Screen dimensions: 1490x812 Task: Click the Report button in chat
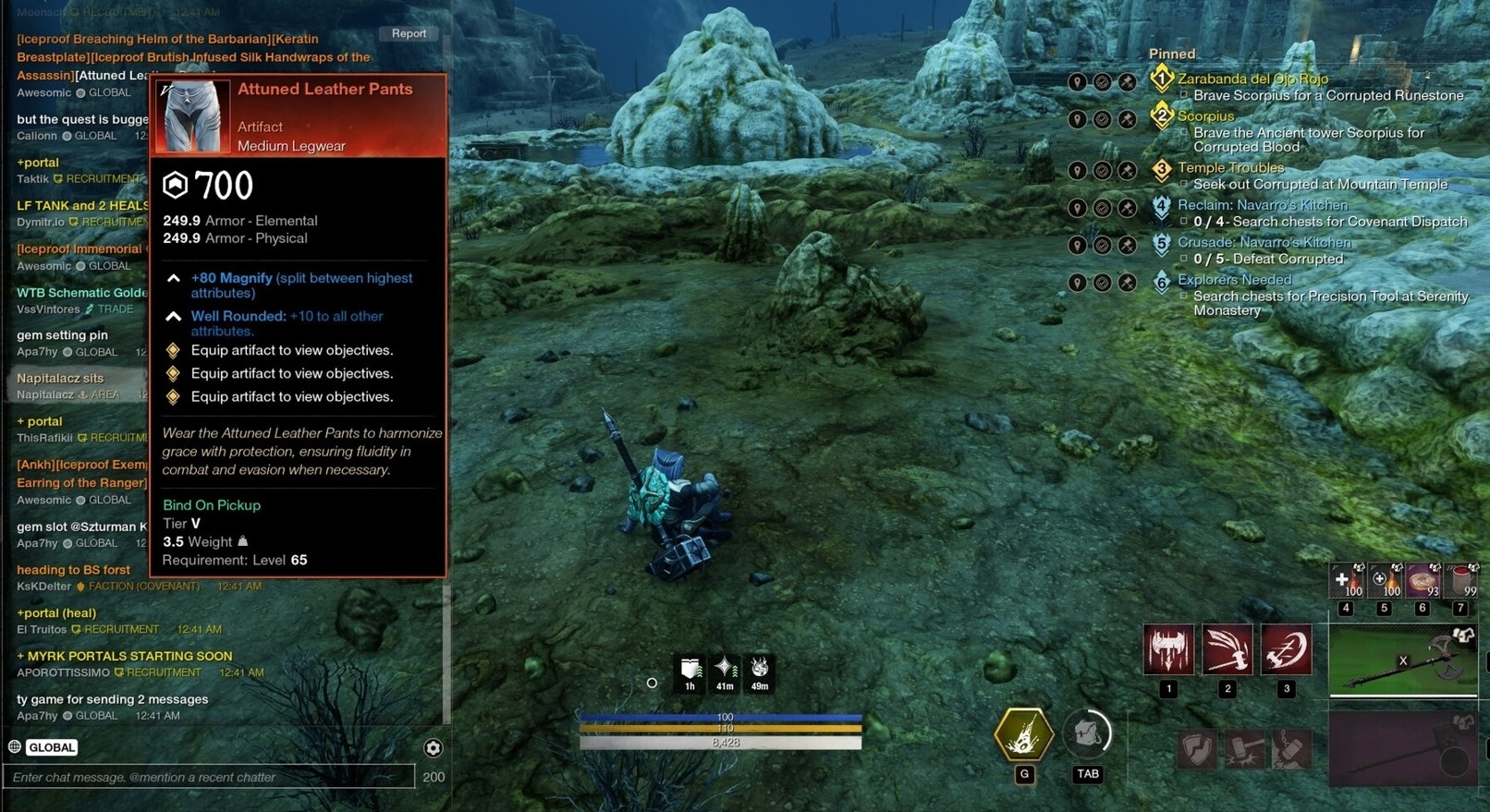[409, 33]
